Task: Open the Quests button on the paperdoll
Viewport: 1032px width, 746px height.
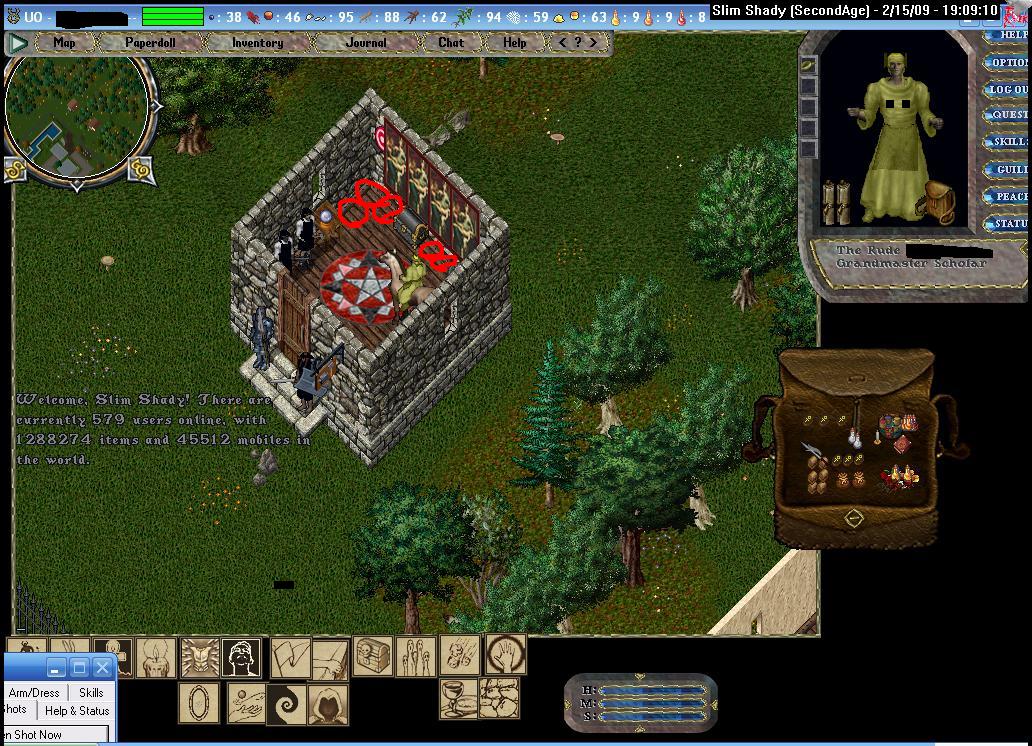Action: [x=1008, y=115]
